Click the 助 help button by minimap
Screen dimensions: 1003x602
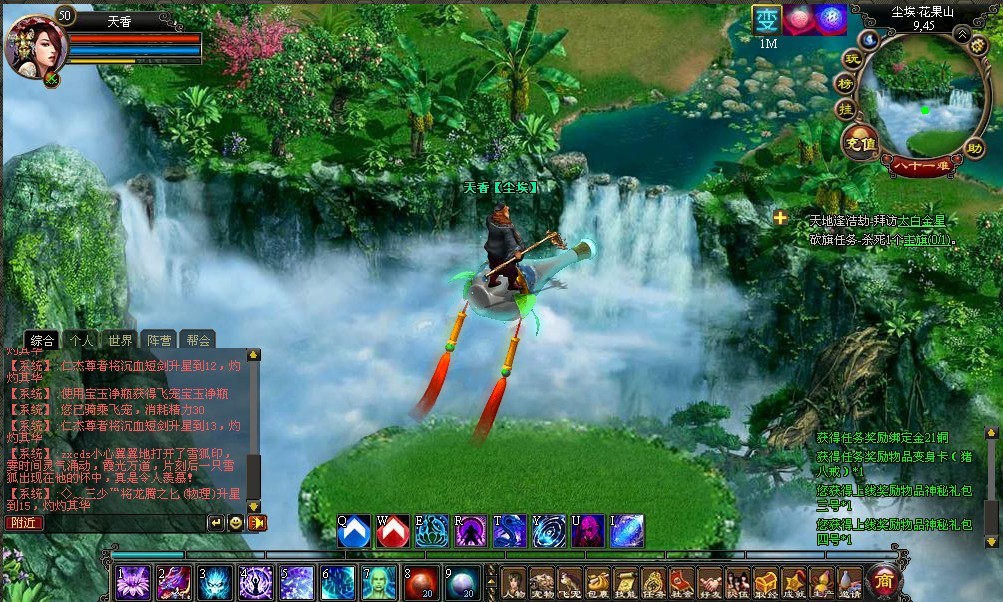975,149
